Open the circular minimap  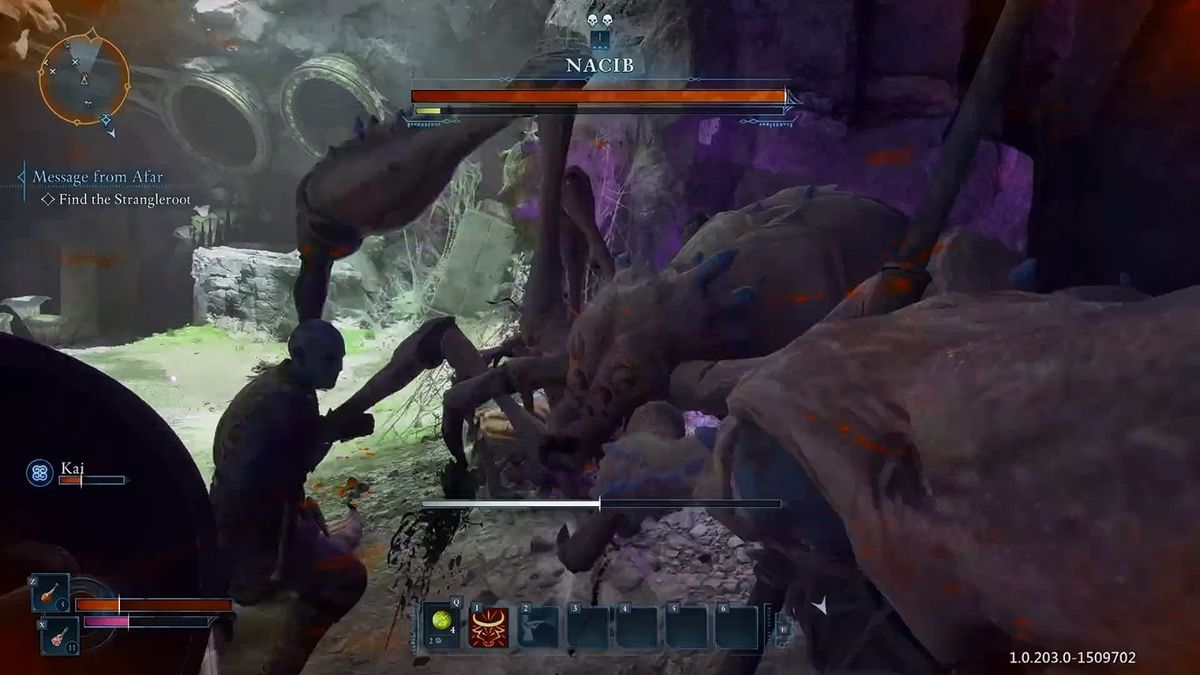(84, 78)
